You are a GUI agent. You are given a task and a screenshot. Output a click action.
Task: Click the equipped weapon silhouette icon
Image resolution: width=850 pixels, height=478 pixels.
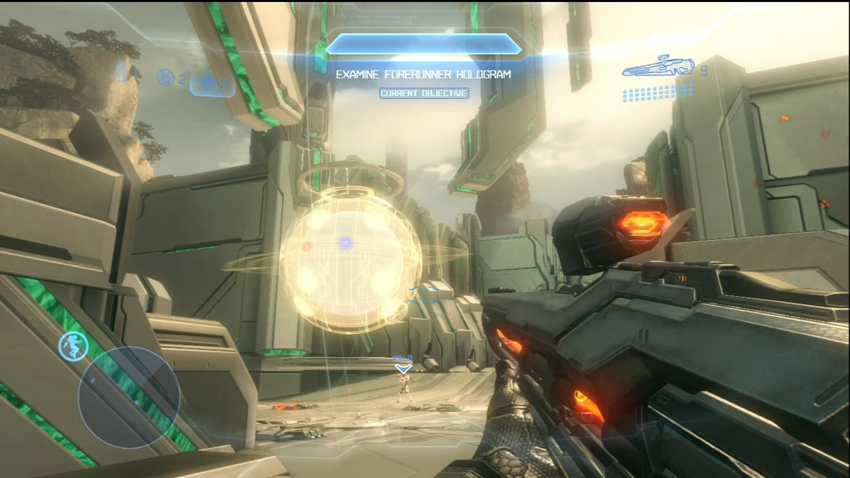click(658, 69)
